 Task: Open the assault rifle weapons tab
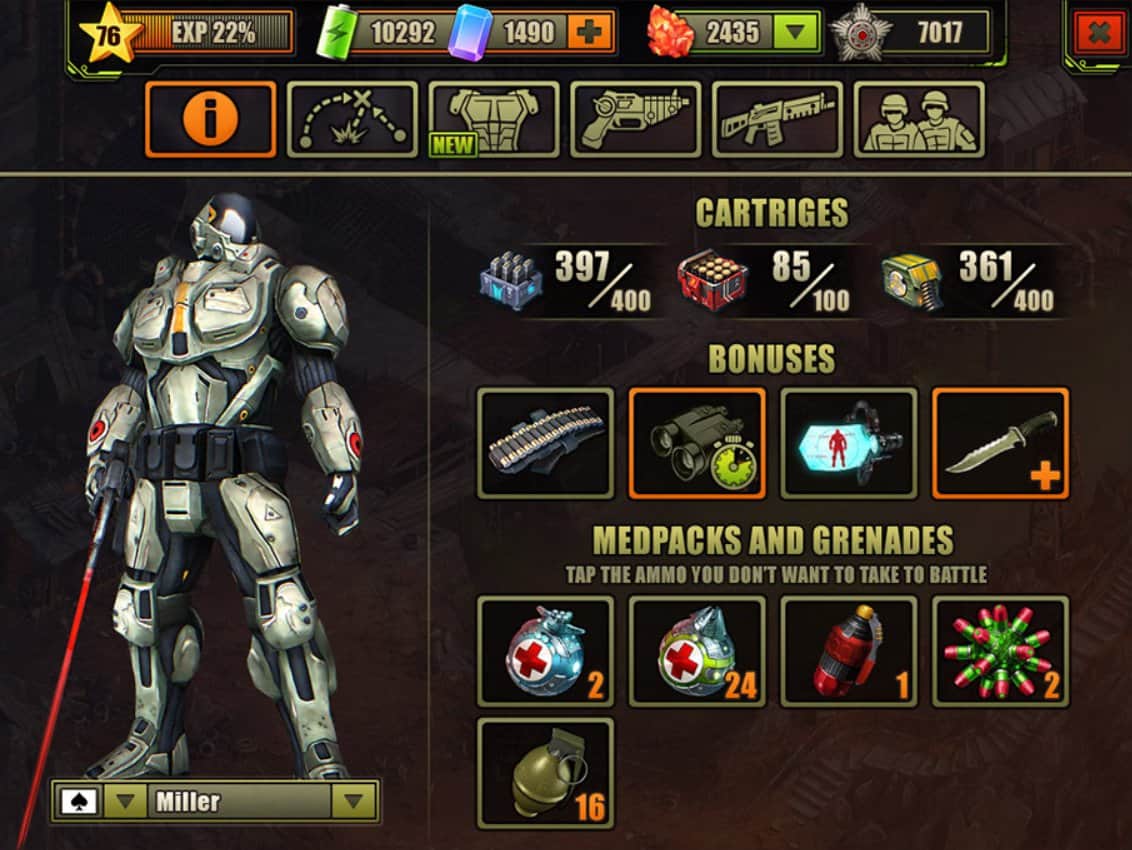click(777, 119)
